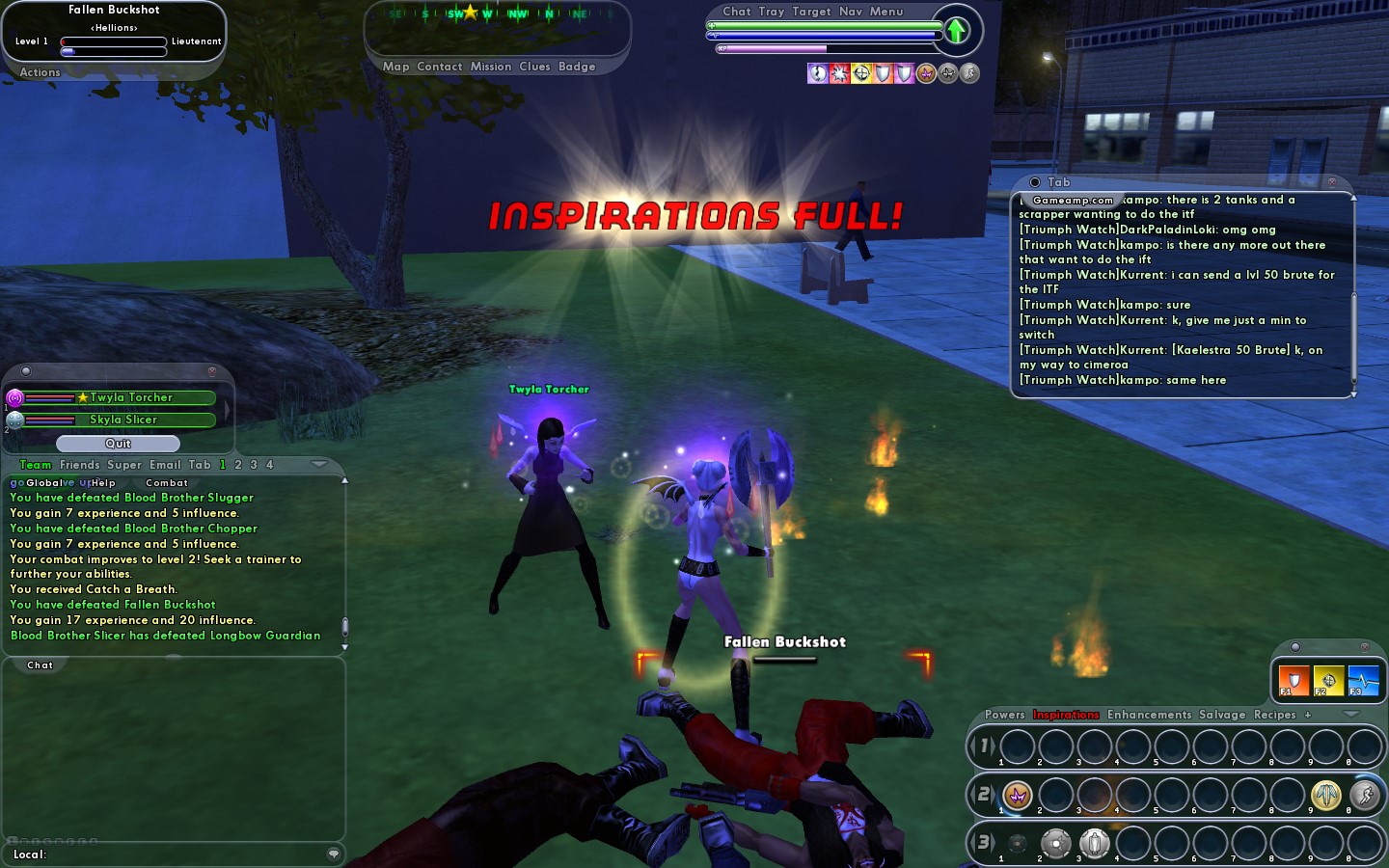This screenshot has height=868, width=1389.
Task: Select teammate Twyla Torcher in team list
Action: (131, 397)
